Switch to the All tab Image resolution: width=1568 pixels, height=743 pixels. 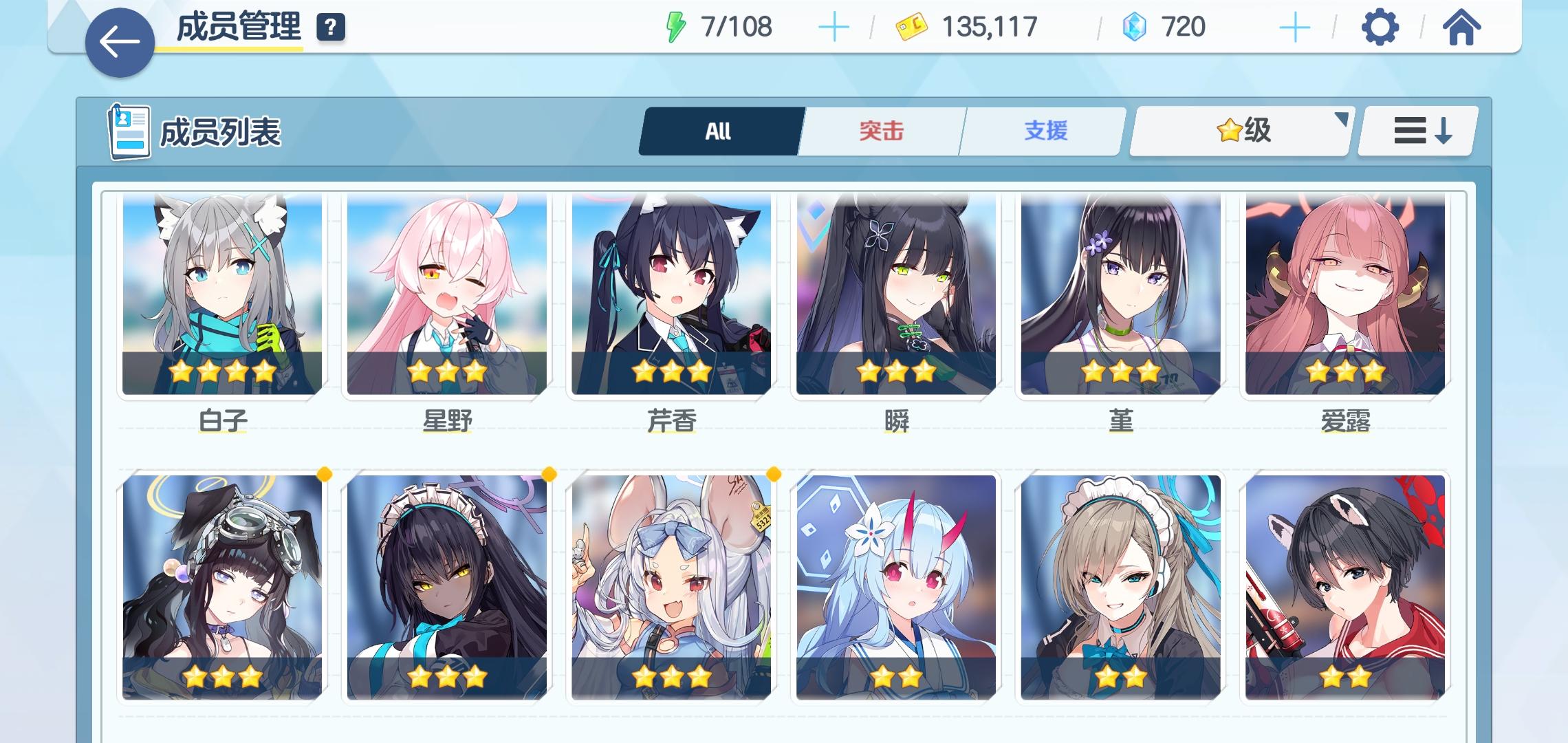pos(717,131)
